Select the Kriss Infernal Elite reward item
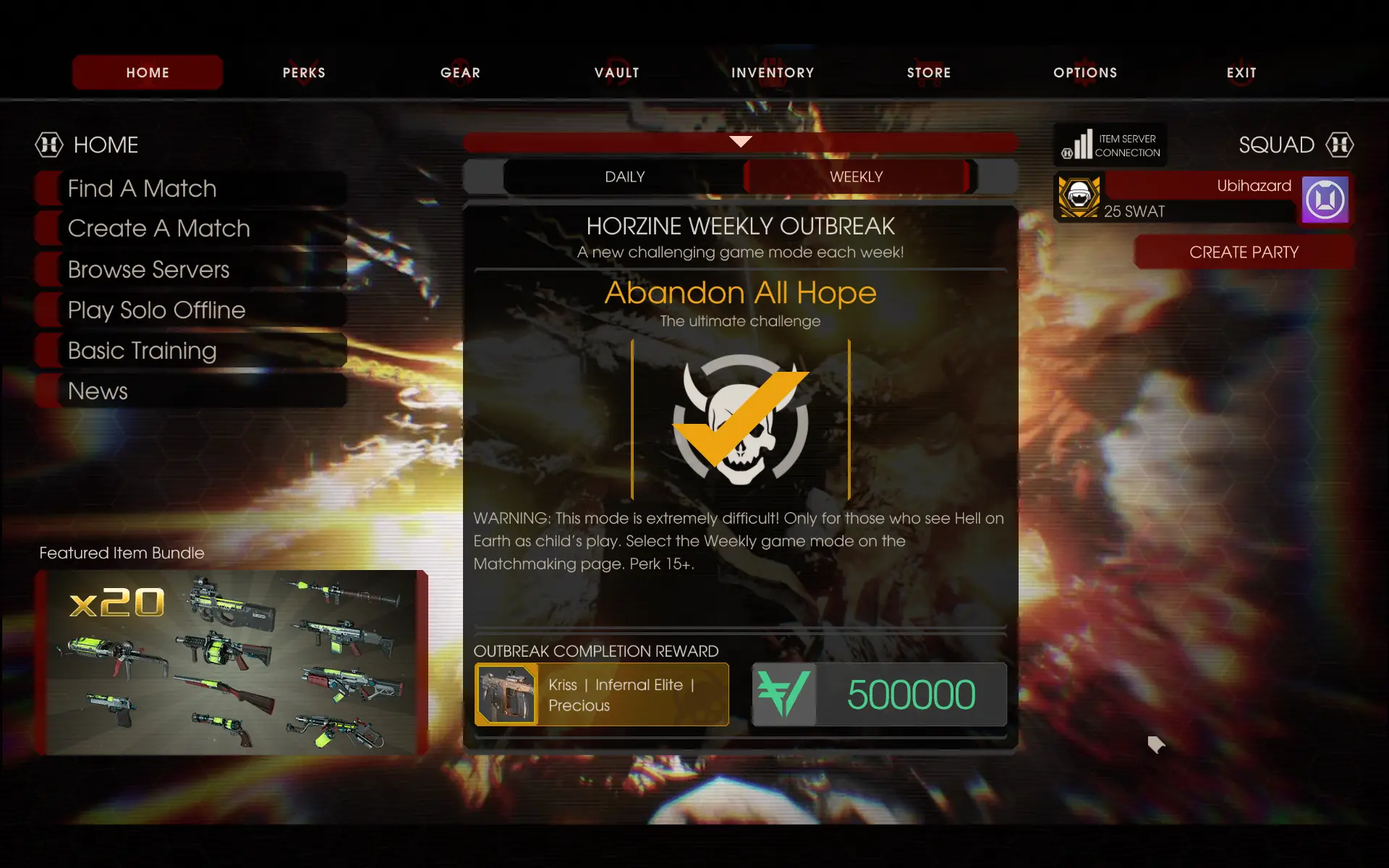 (601, 694)
